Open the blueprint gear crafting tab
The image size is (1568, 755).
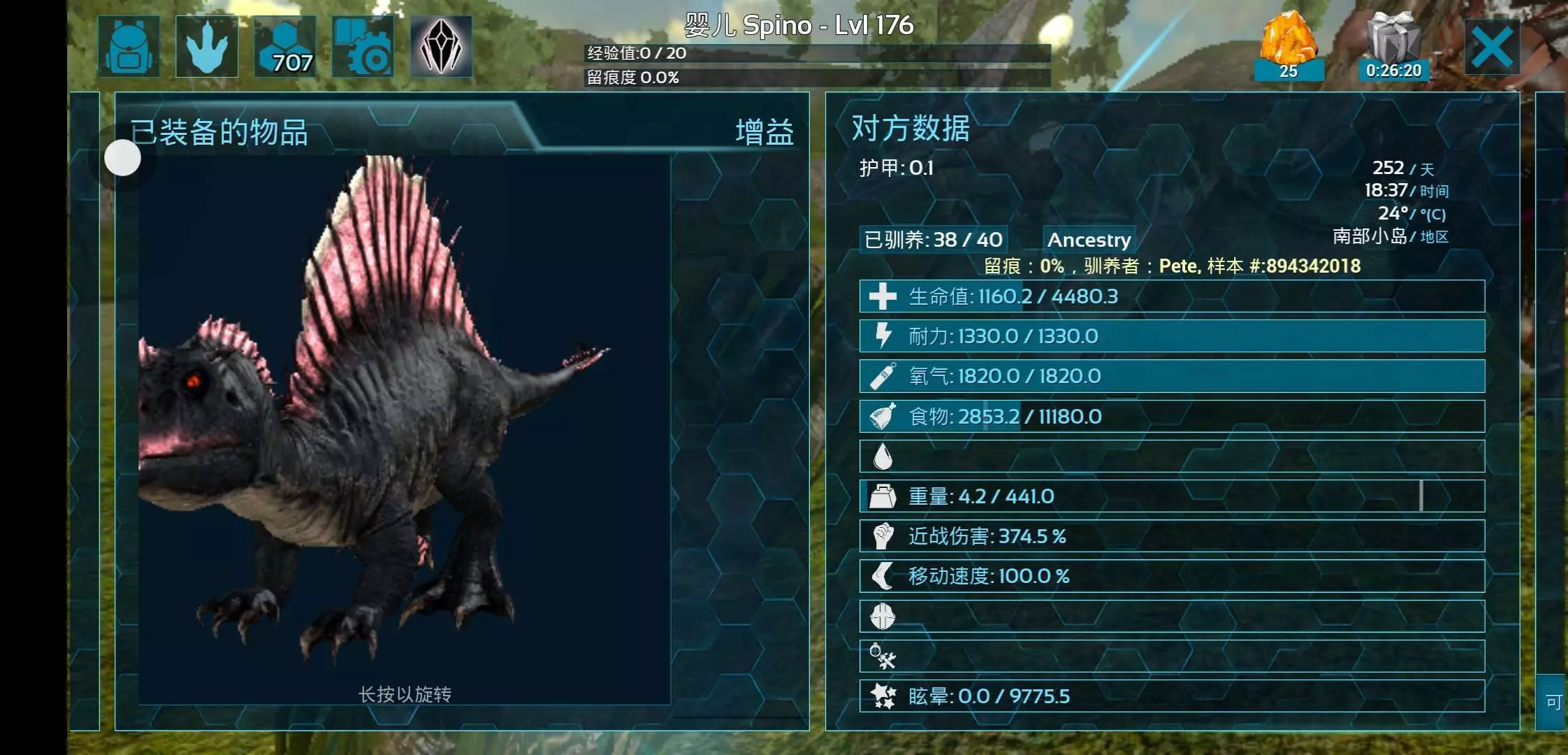click(363, 47)
